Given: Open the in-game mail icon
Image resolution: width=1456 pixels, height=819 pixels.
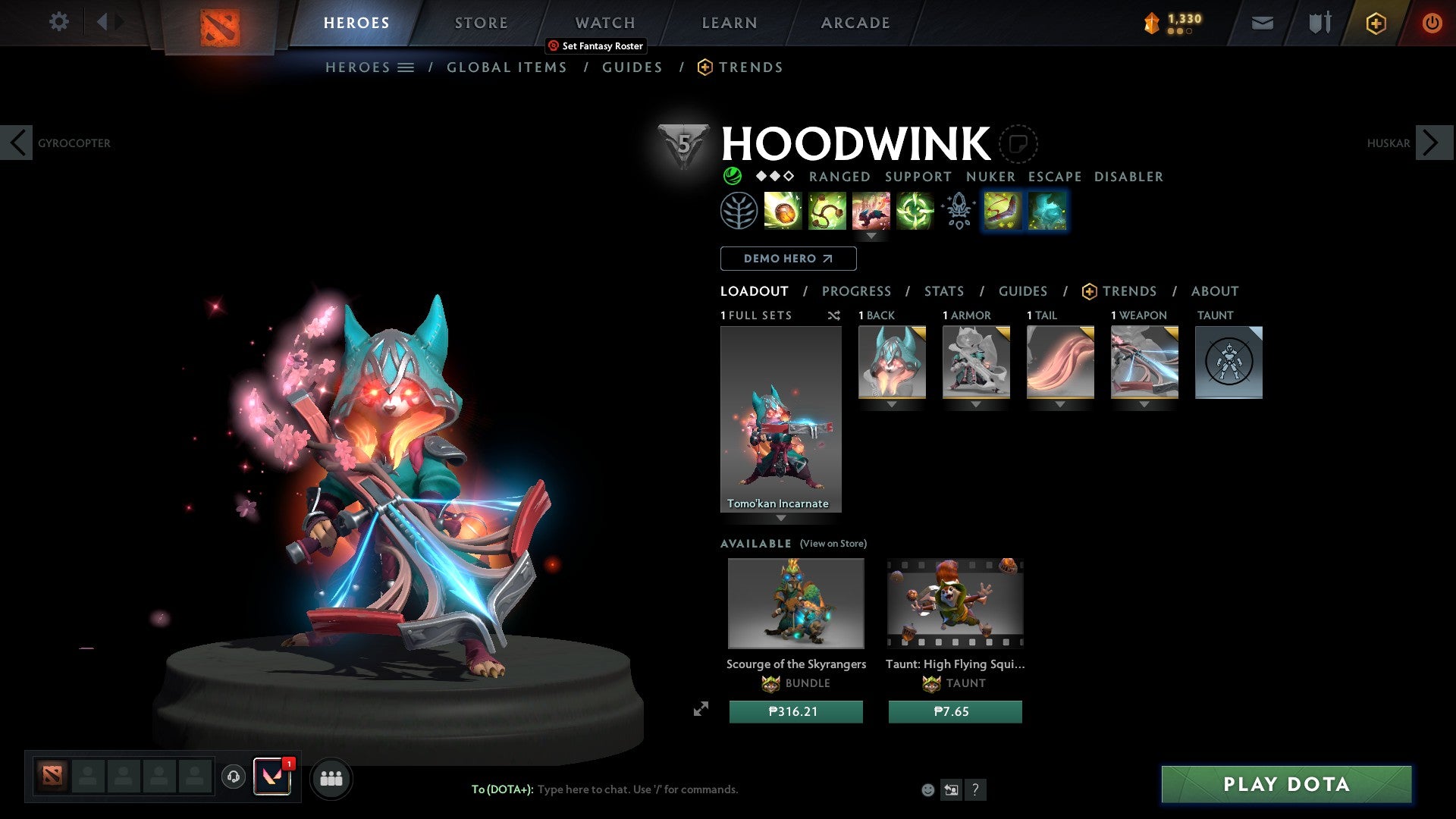Looking at the screenshot, I should pos(1261,23).
